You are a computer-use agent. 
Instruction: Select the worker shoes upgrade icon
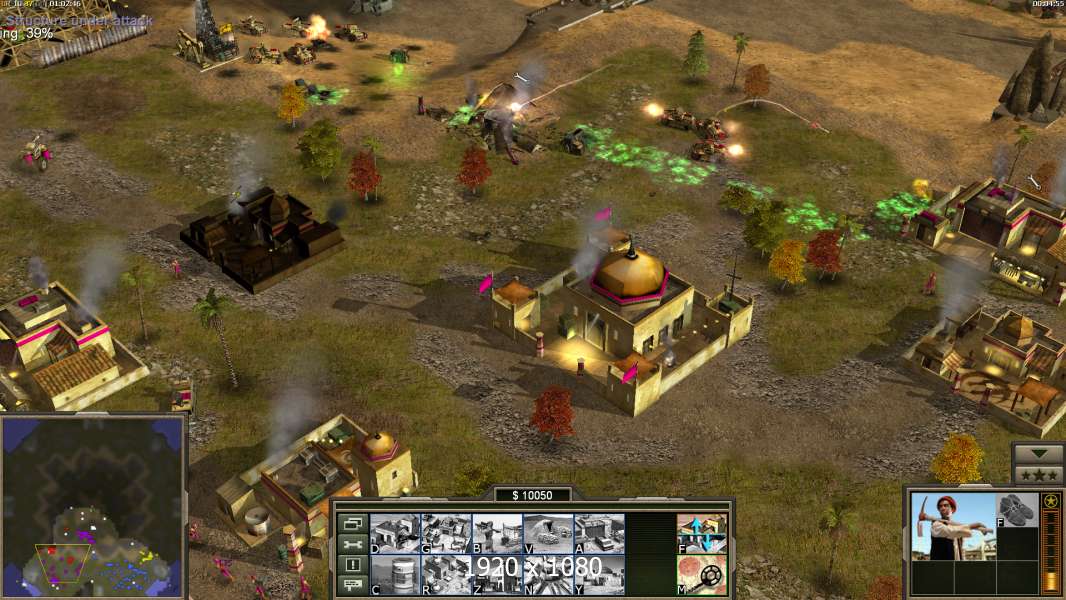(1017, 510)
